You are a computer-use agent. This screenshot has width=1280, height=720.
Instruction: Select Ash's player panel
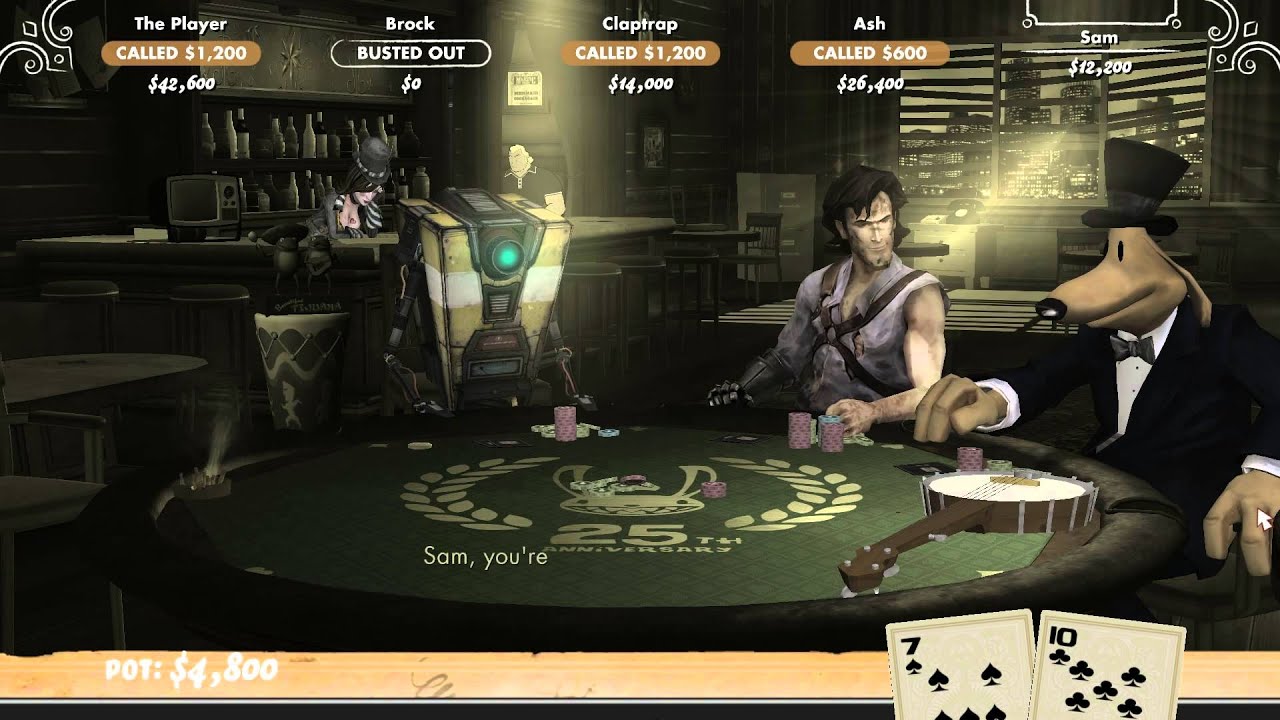pos(869,53)
